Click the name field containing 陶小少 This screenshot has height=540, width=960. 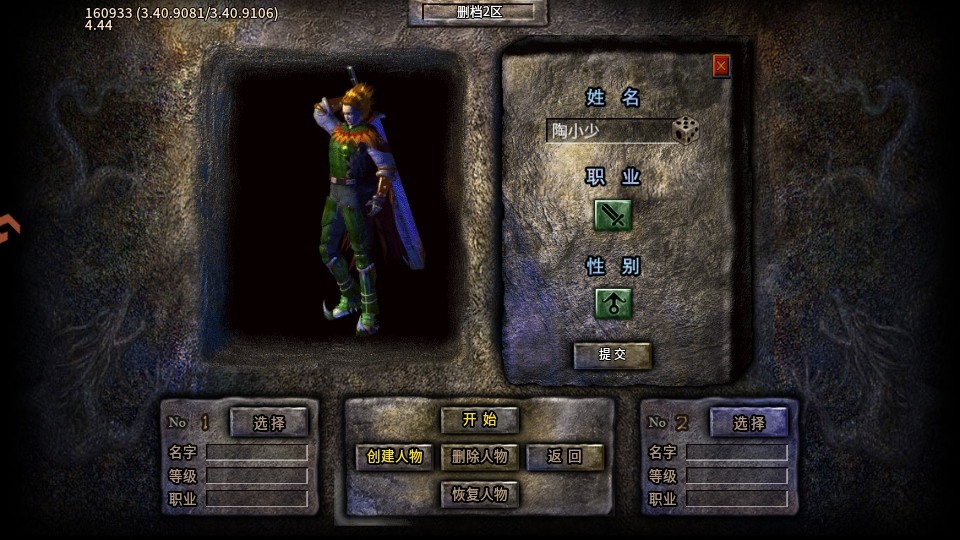(x=608, y=131)
